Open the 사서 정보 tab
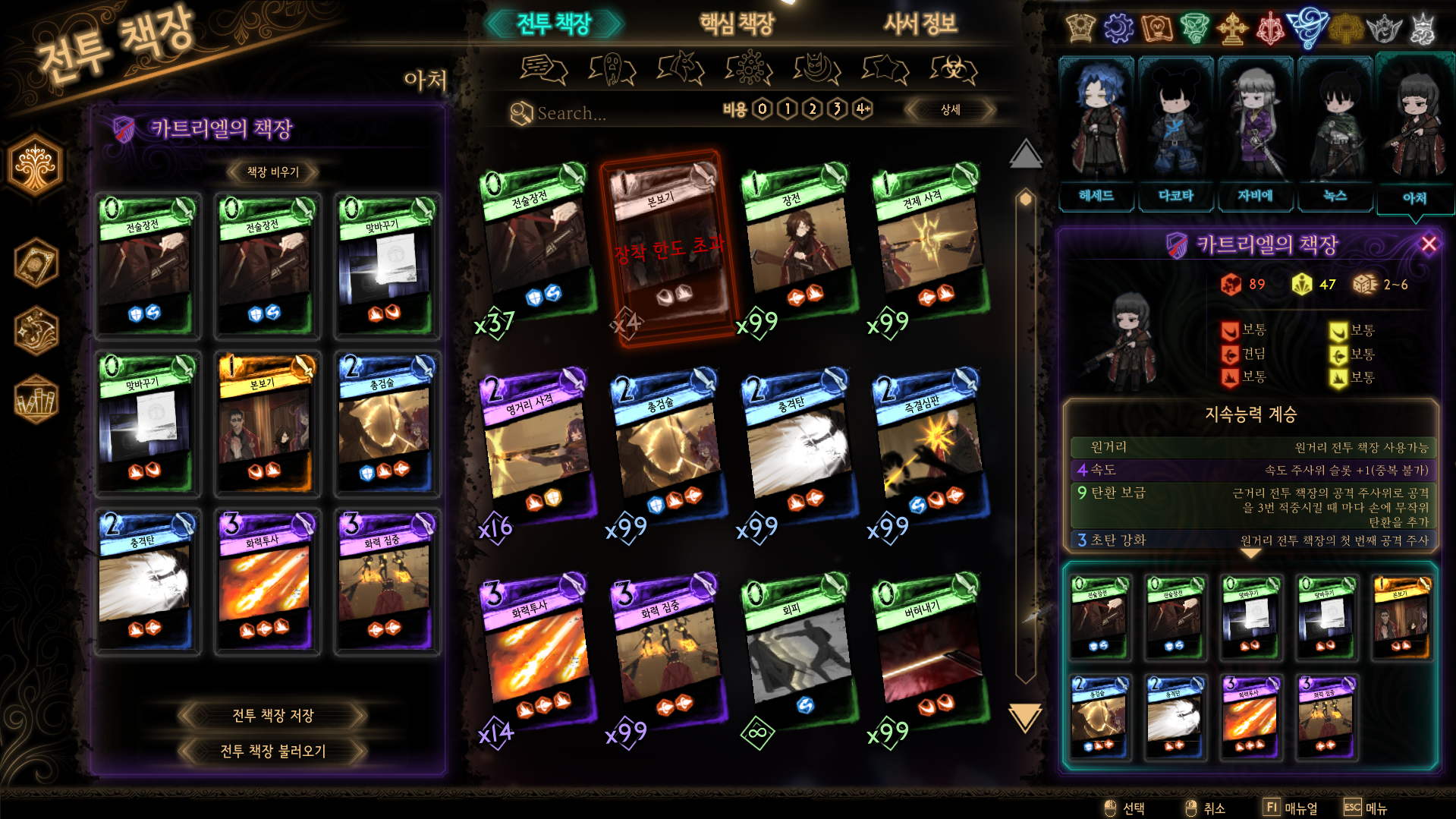The image size is (1456, 819). 920,24
